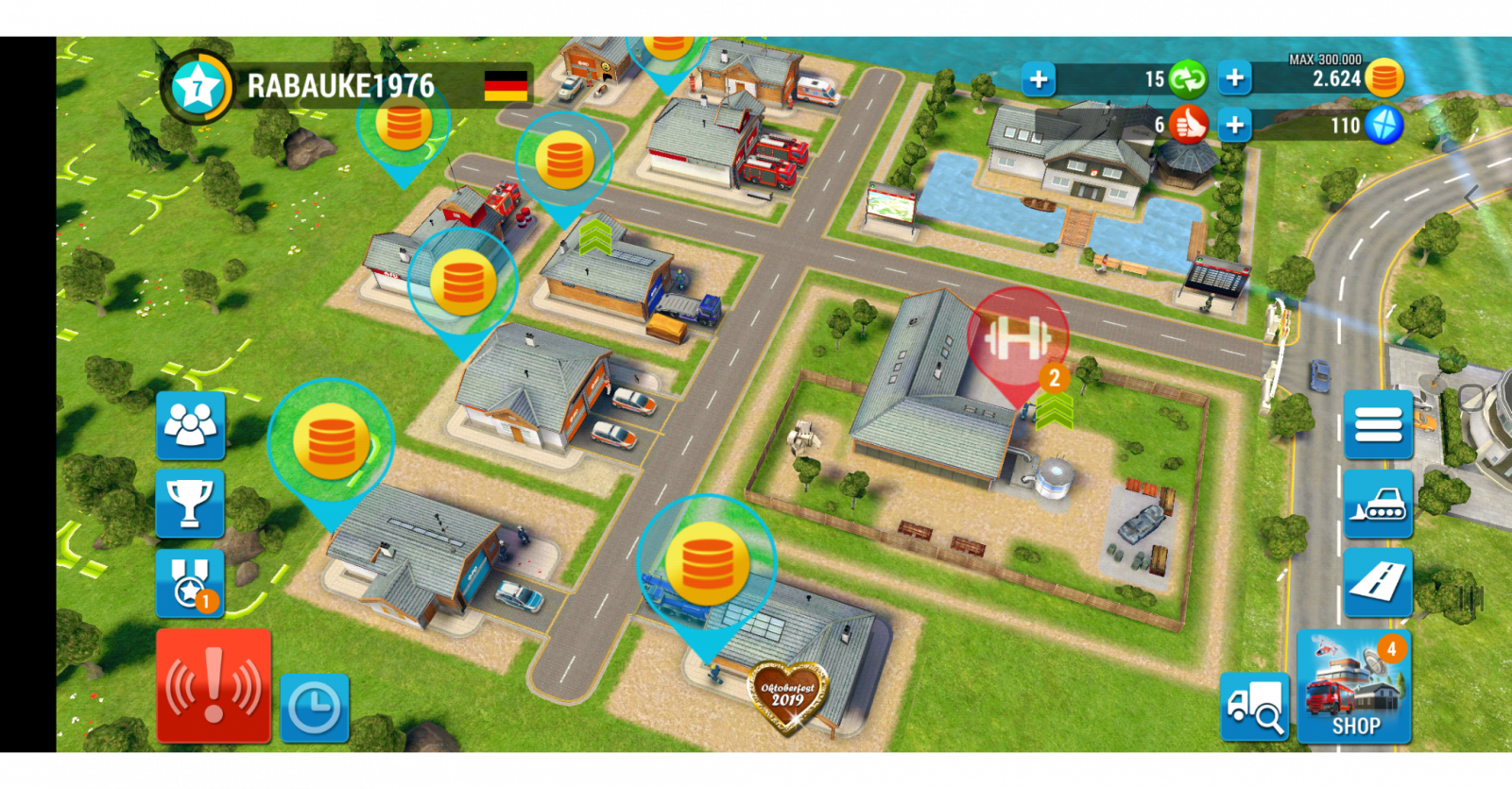1512x789 pixels.
Task: Add blue gems with plus button
Action: pos(1234,125)
